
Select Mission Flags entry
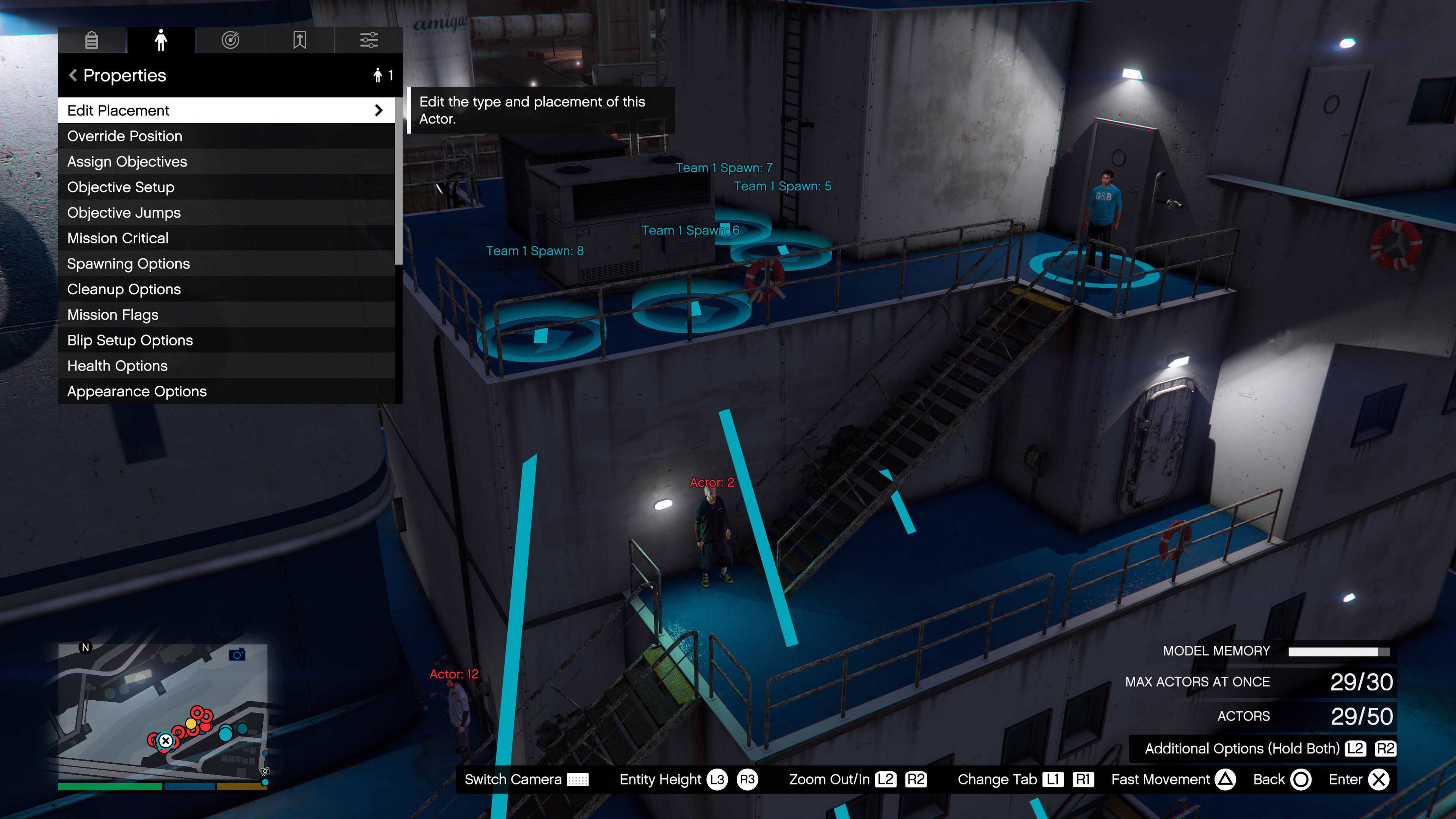(x=226, y=315)
